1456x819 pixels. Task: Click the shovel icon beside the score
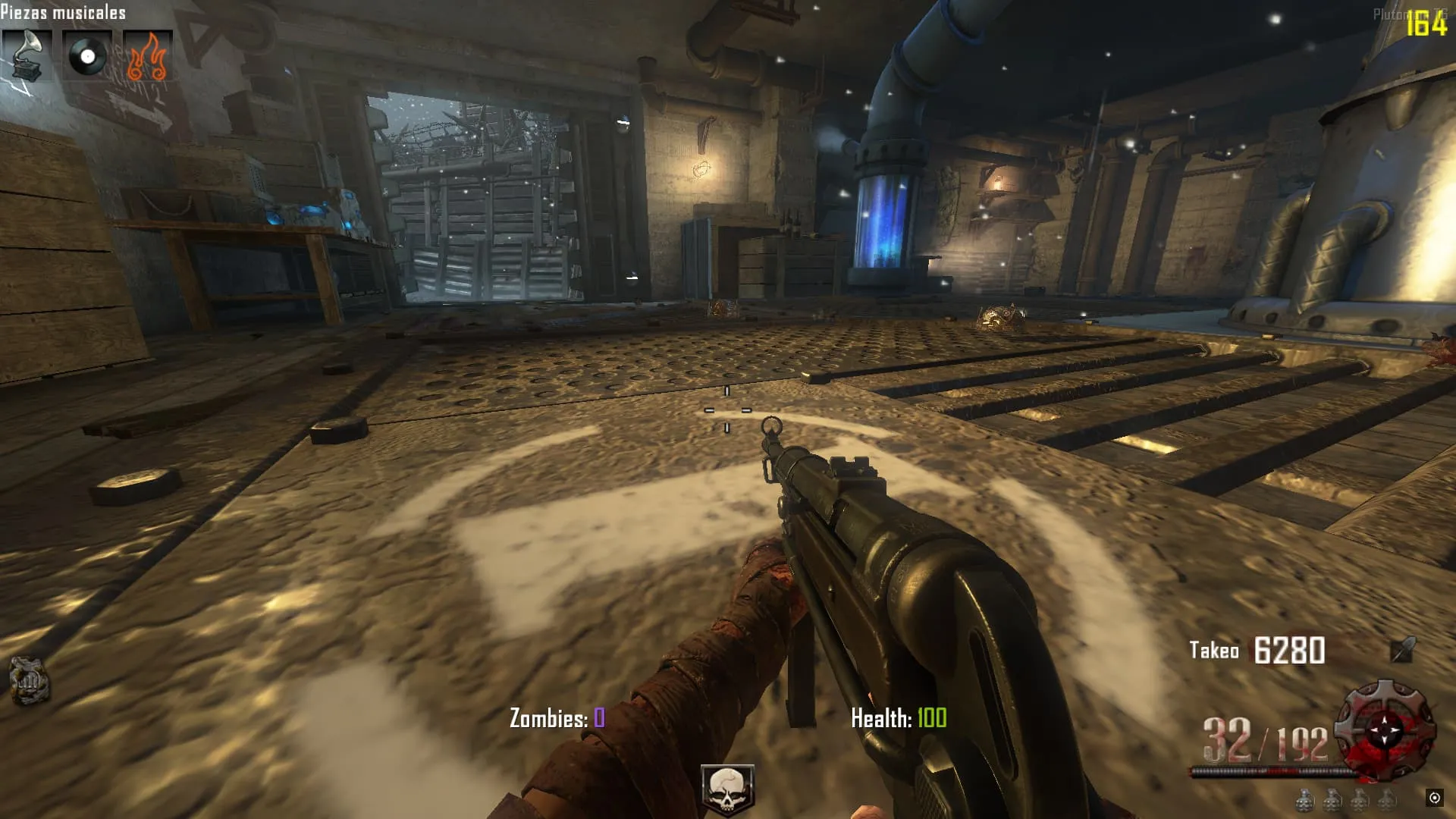[x=1403, y=649]
